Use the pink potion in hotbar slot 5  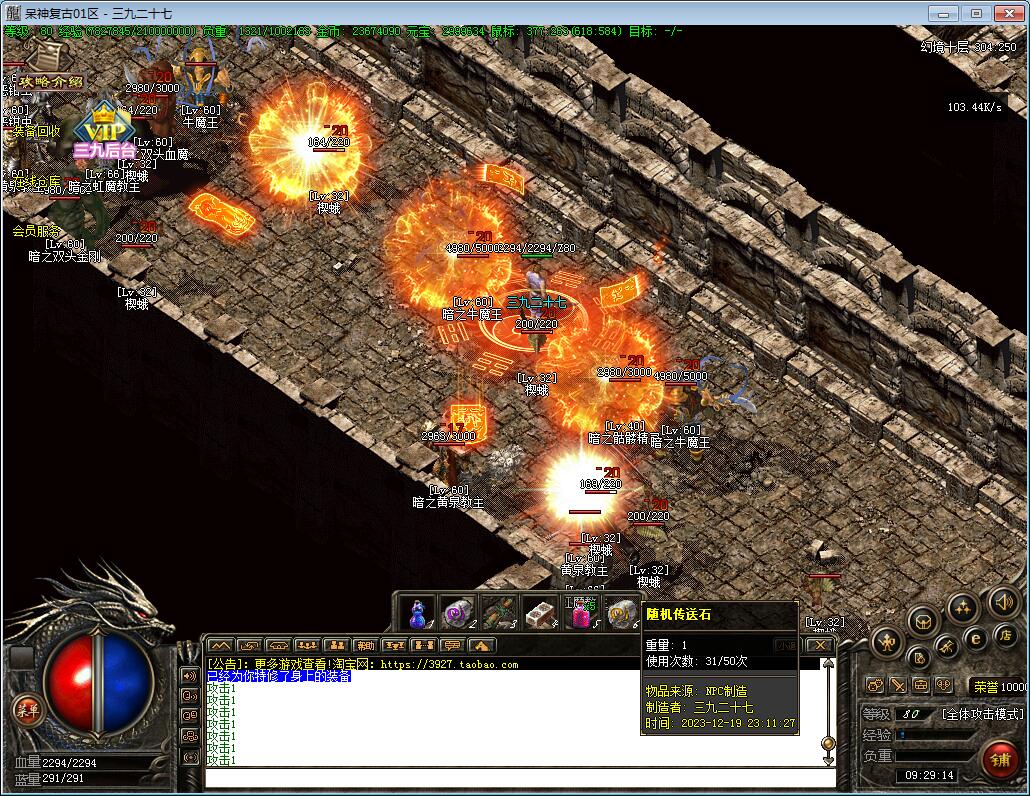tap(580, 613)
